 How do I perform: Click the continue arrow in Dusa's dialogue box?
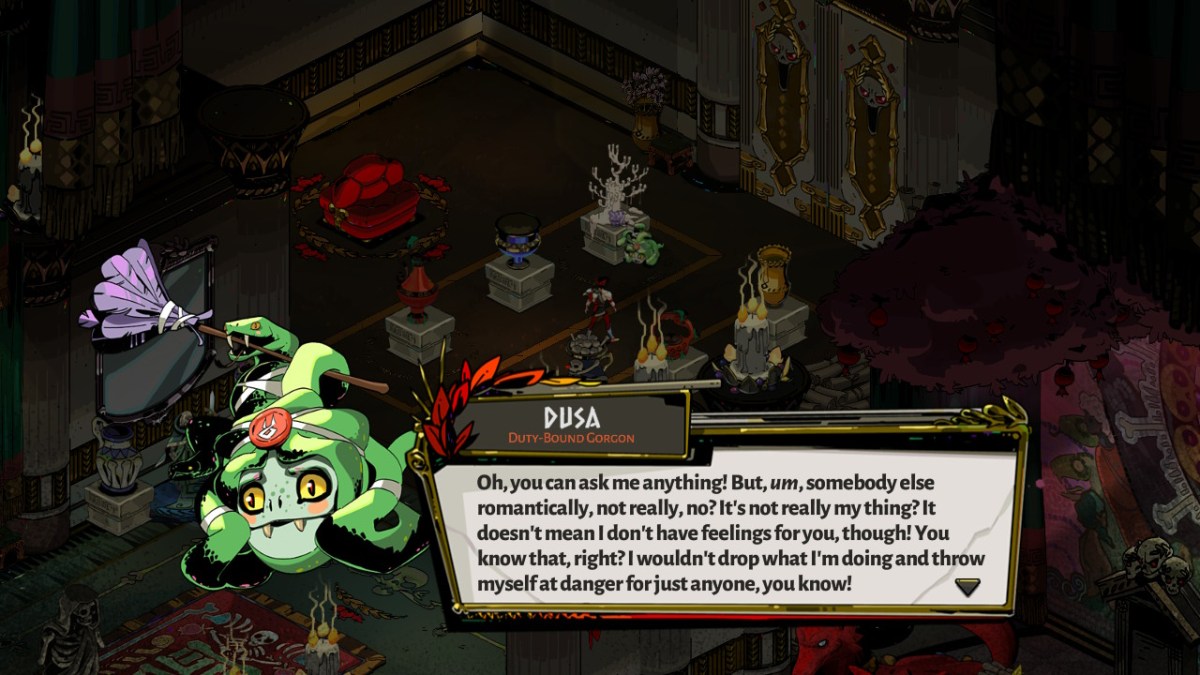pyautogui.click(x=967, y=587)
